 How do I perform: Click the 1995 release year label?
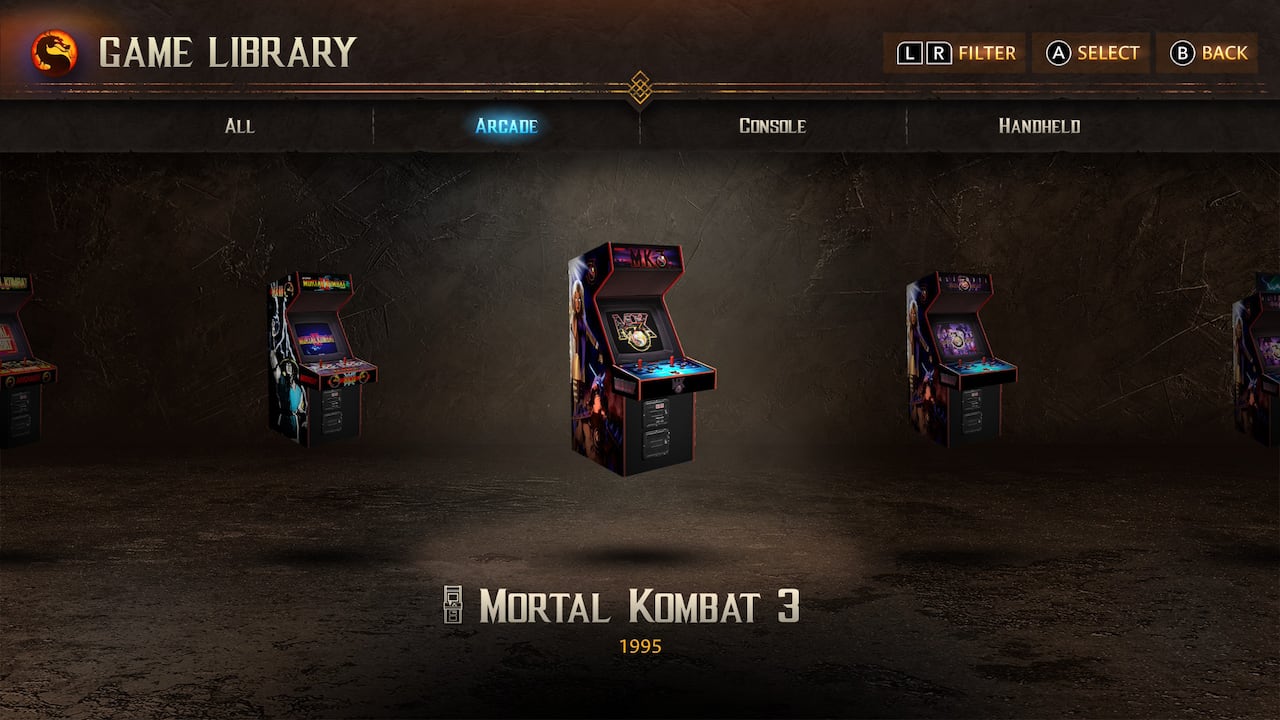[x=640, y=645]
